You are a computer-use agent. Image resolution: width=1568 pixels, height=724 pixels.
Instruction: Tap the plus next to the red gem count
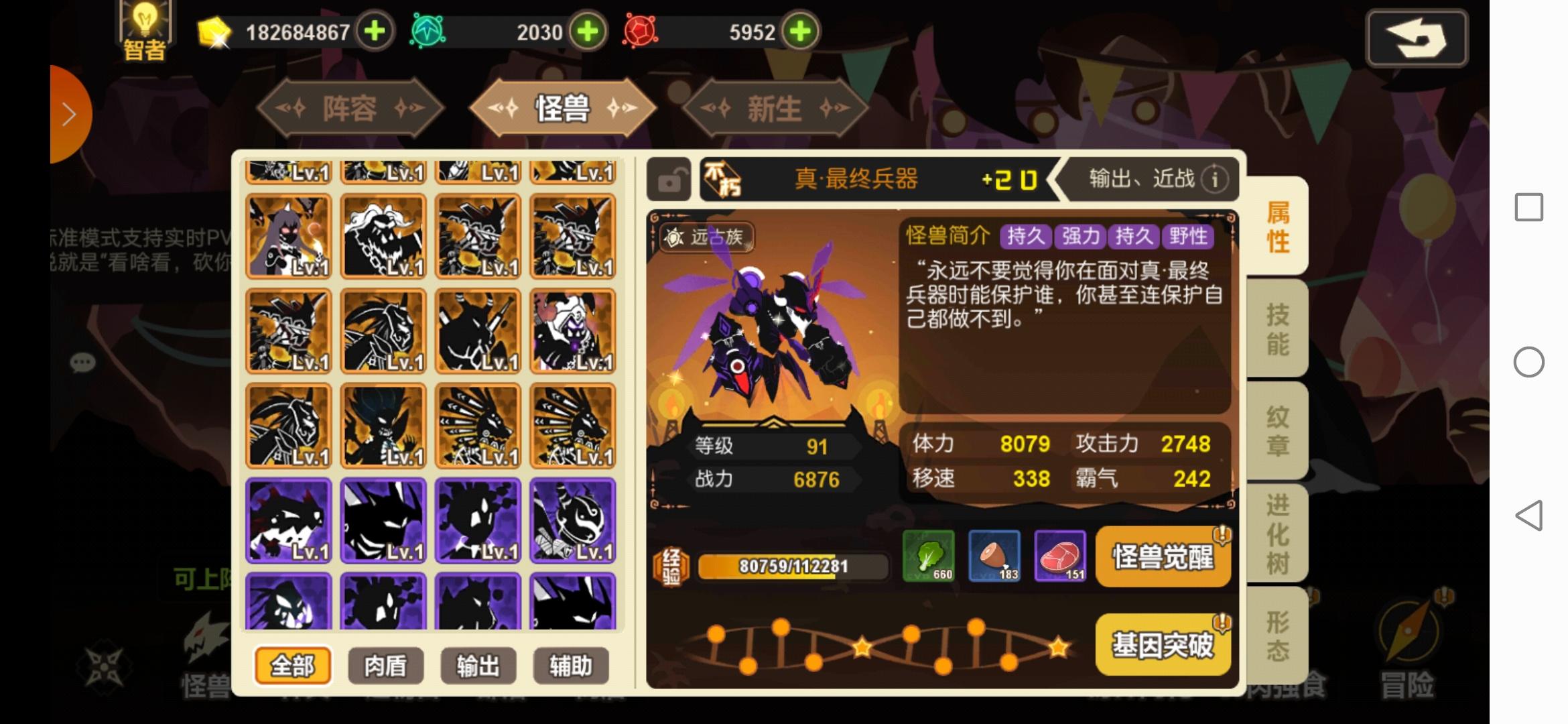799,32
